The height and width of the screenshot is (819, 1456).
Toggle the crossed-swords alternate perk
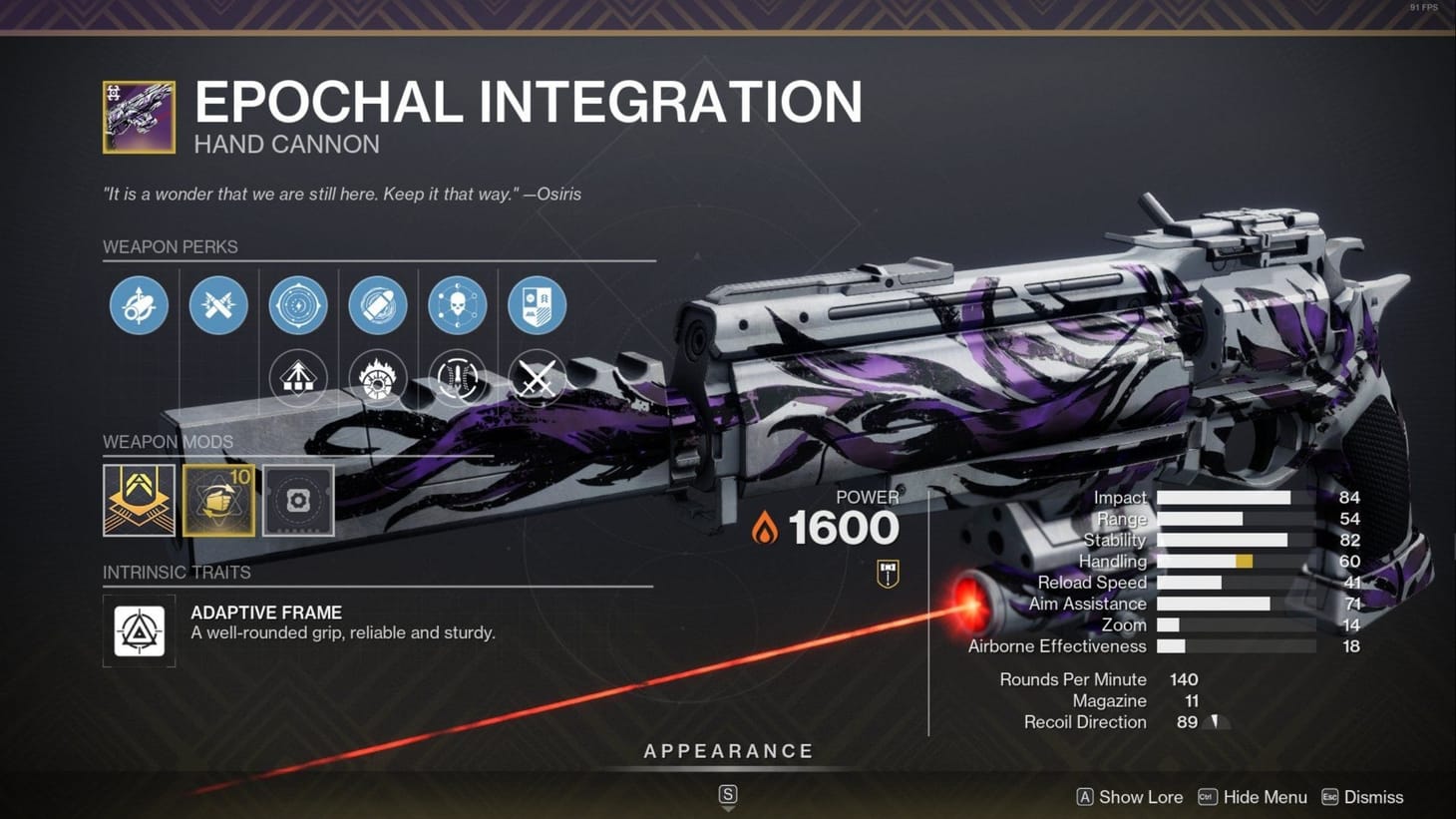coord(538,379)
